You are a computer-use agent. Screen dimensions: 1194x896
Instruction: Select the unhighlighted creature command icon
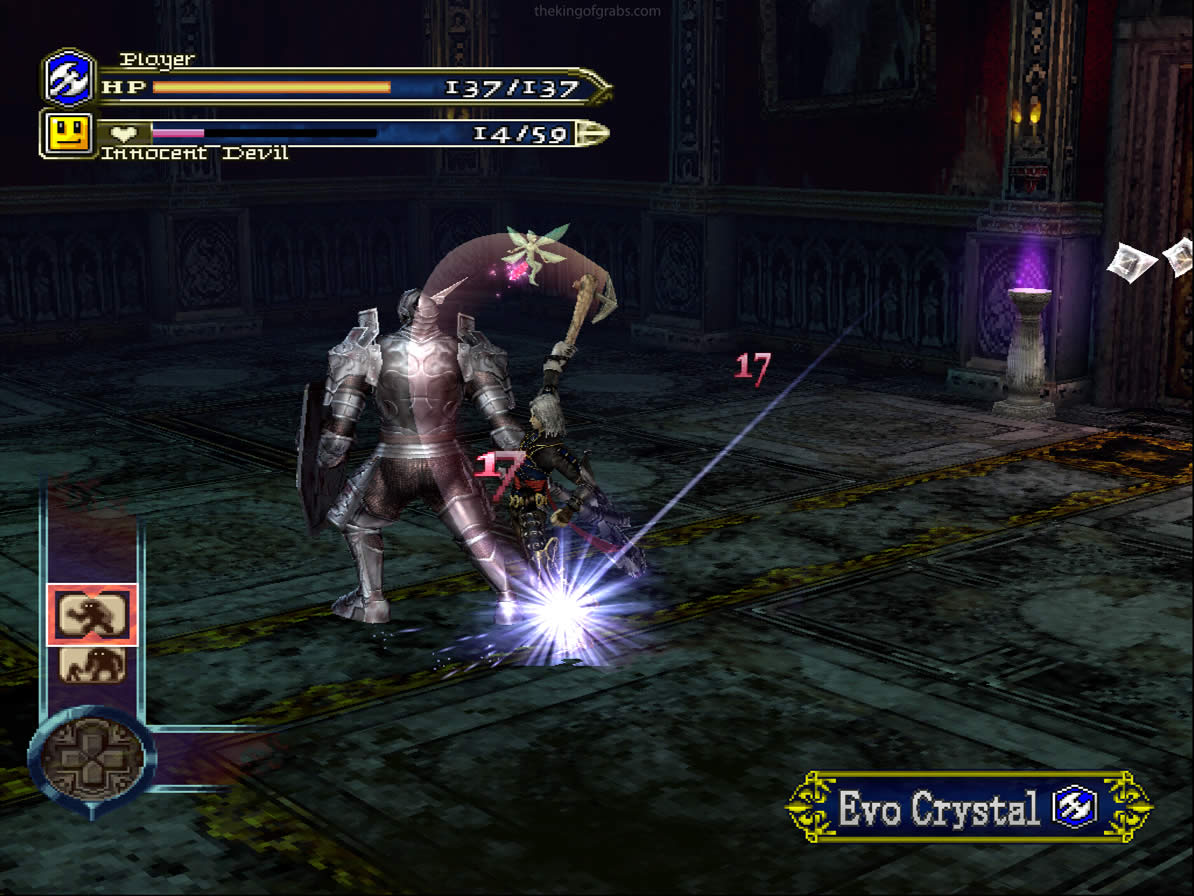point(92,664)
